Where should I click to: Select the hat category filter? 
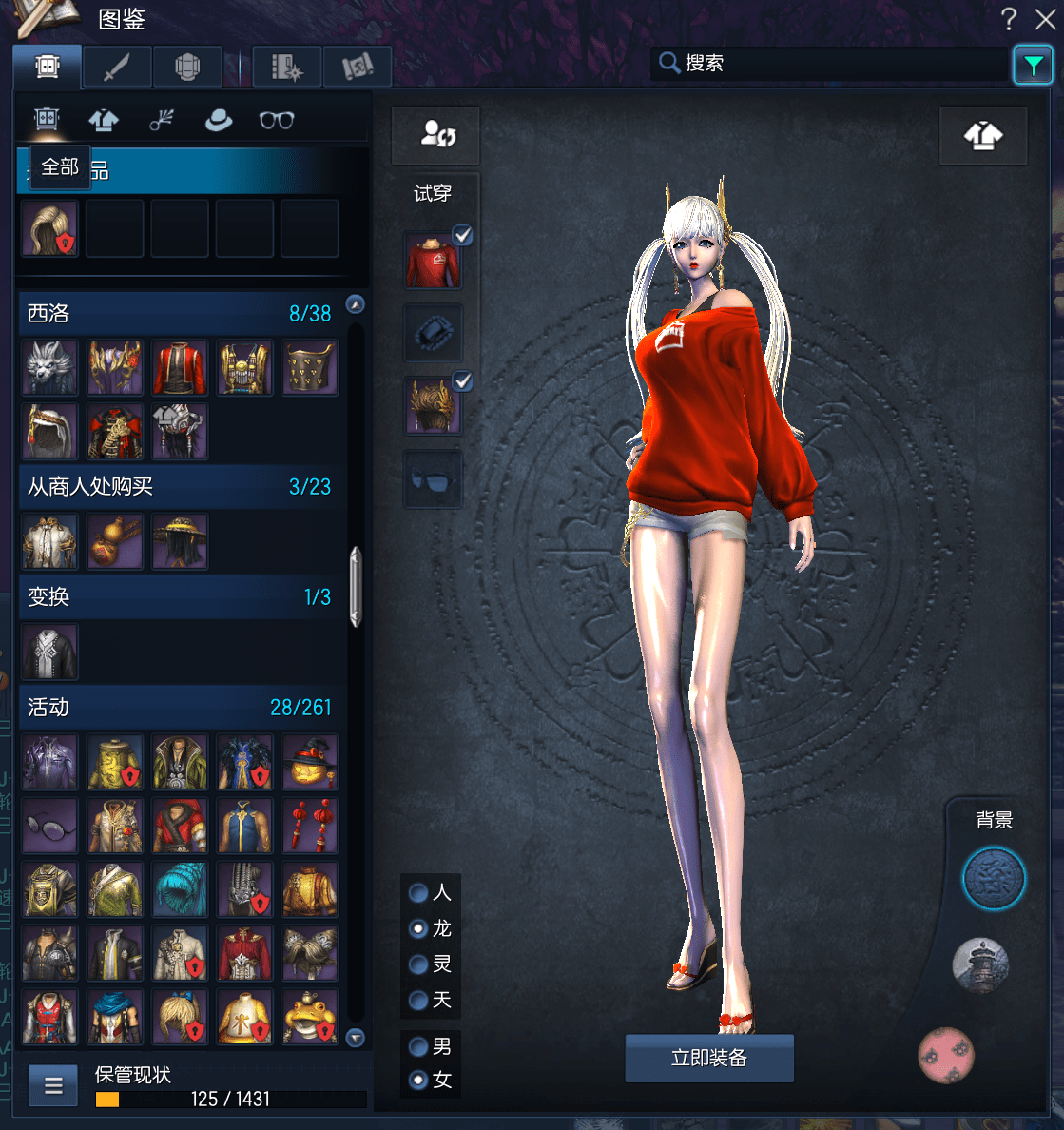219,120
